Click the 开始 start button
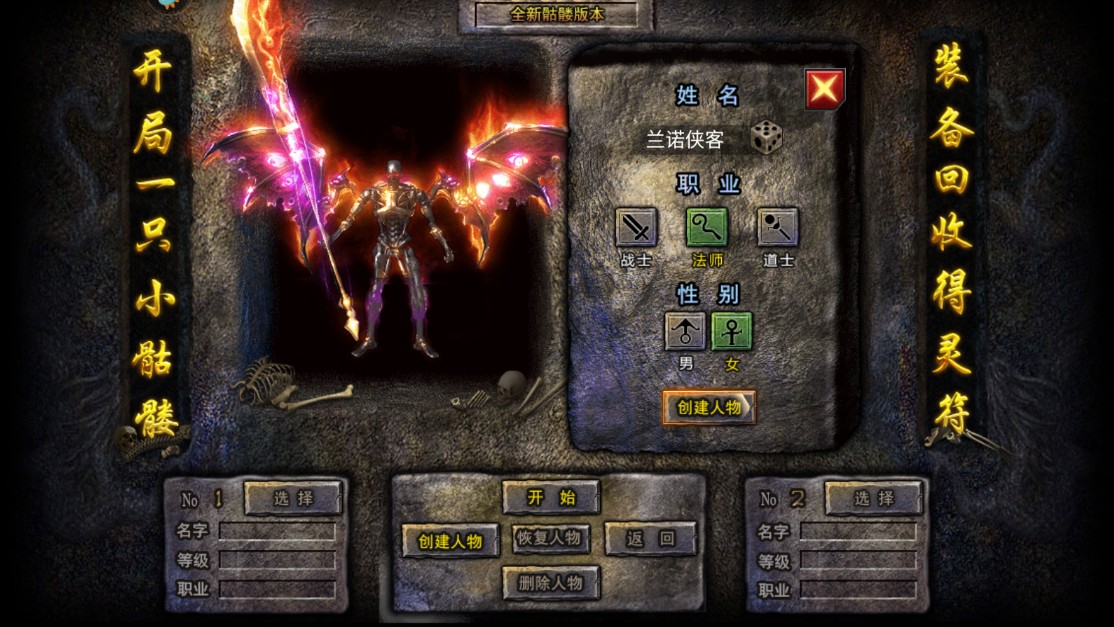This screenshot has height=627, width=1114. (x=551, y=497)
